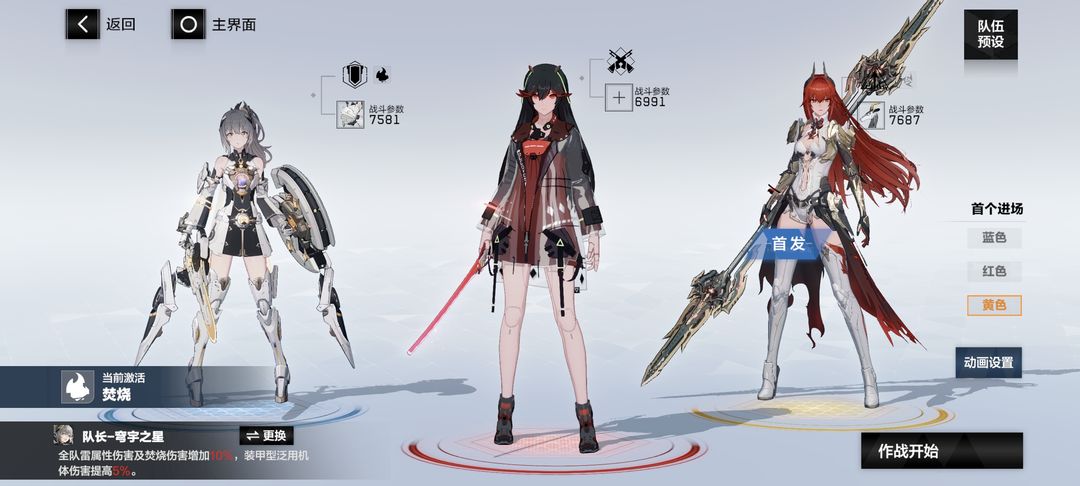The height and width of the screenshot is (486, 1080).
Task: Select the partner slot with 7687 power
Action: click(x=872, y=115)
